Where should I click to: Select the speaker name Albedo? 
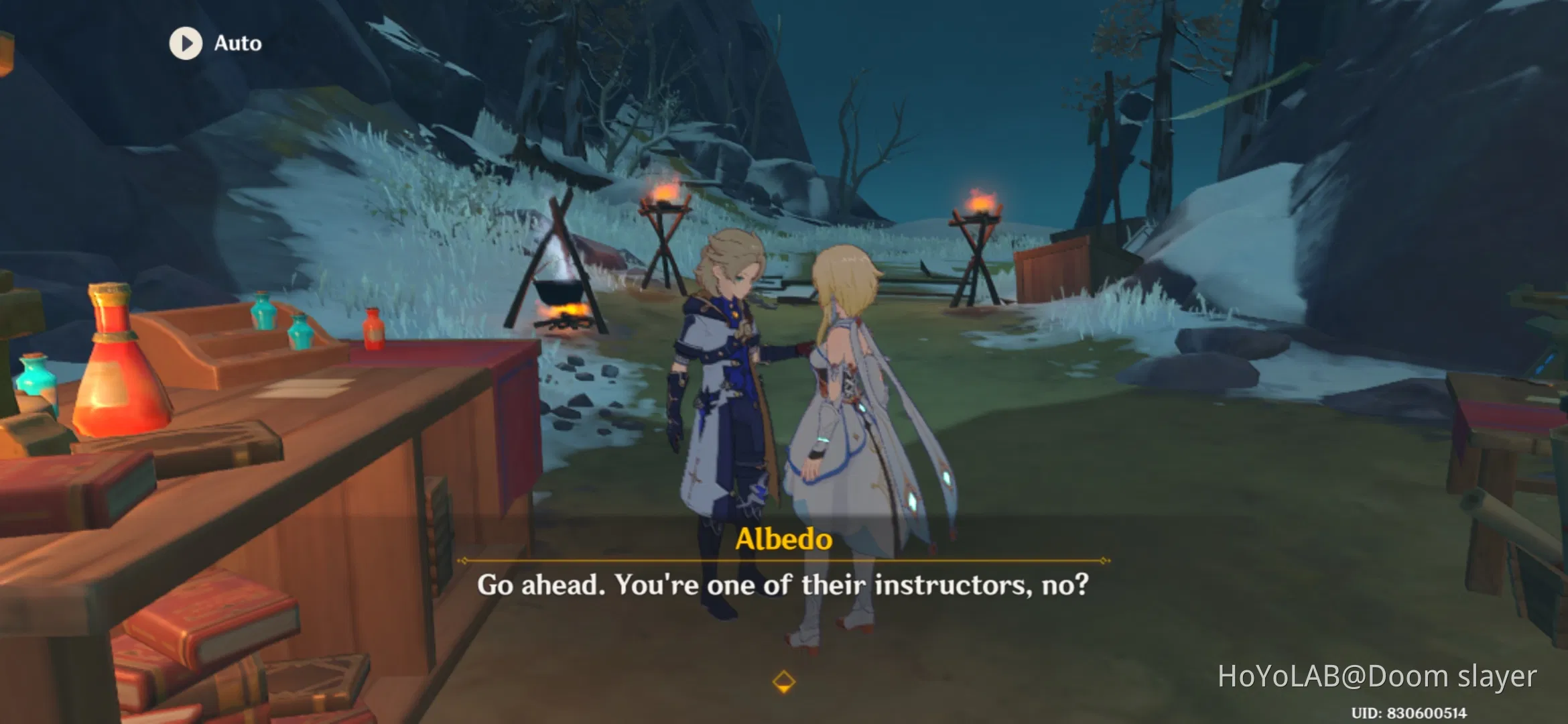pyautogui.click(x=783, y=541)
